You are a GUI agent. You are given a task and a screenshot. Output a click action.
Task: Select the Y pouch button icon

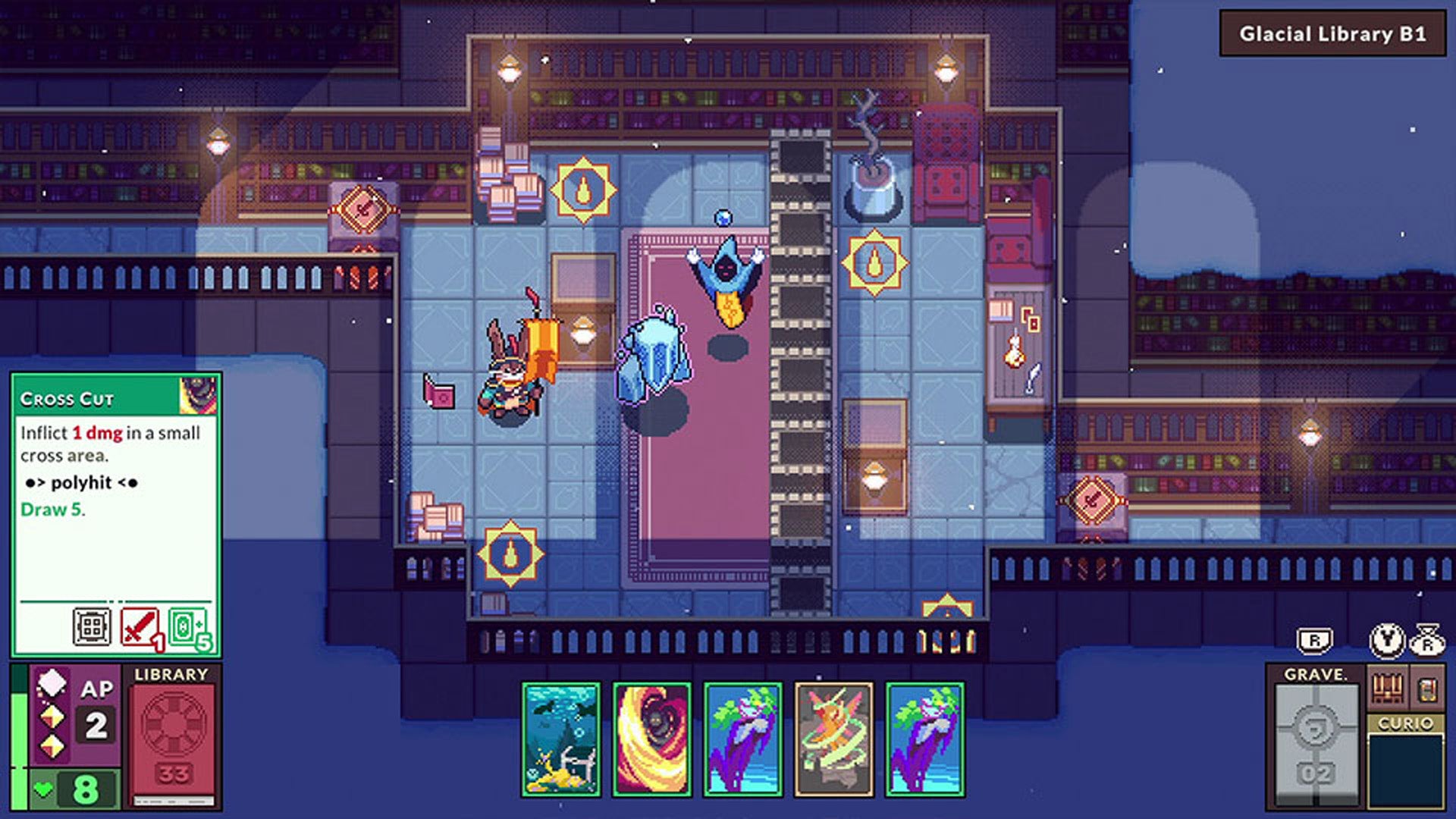1385,642
